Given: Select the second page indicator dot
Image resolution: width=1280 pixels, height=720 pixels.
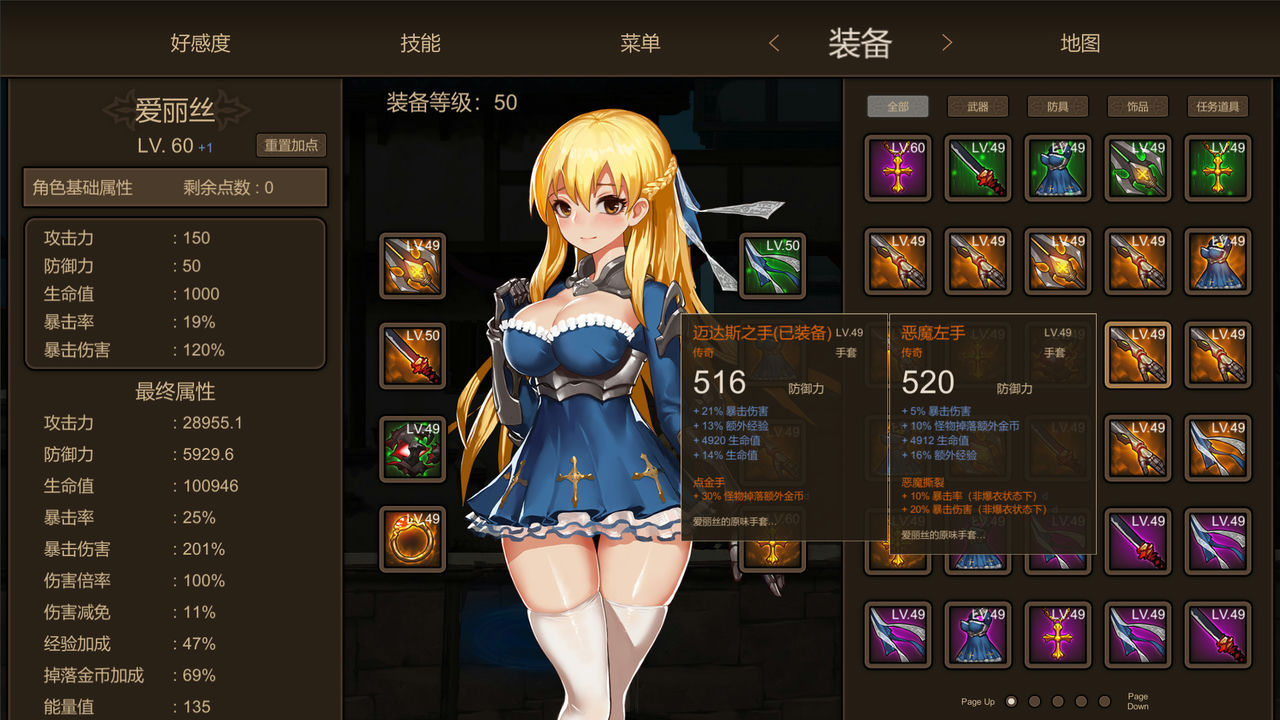Looking at the screenshot, I should click(x=1034, y=702).
